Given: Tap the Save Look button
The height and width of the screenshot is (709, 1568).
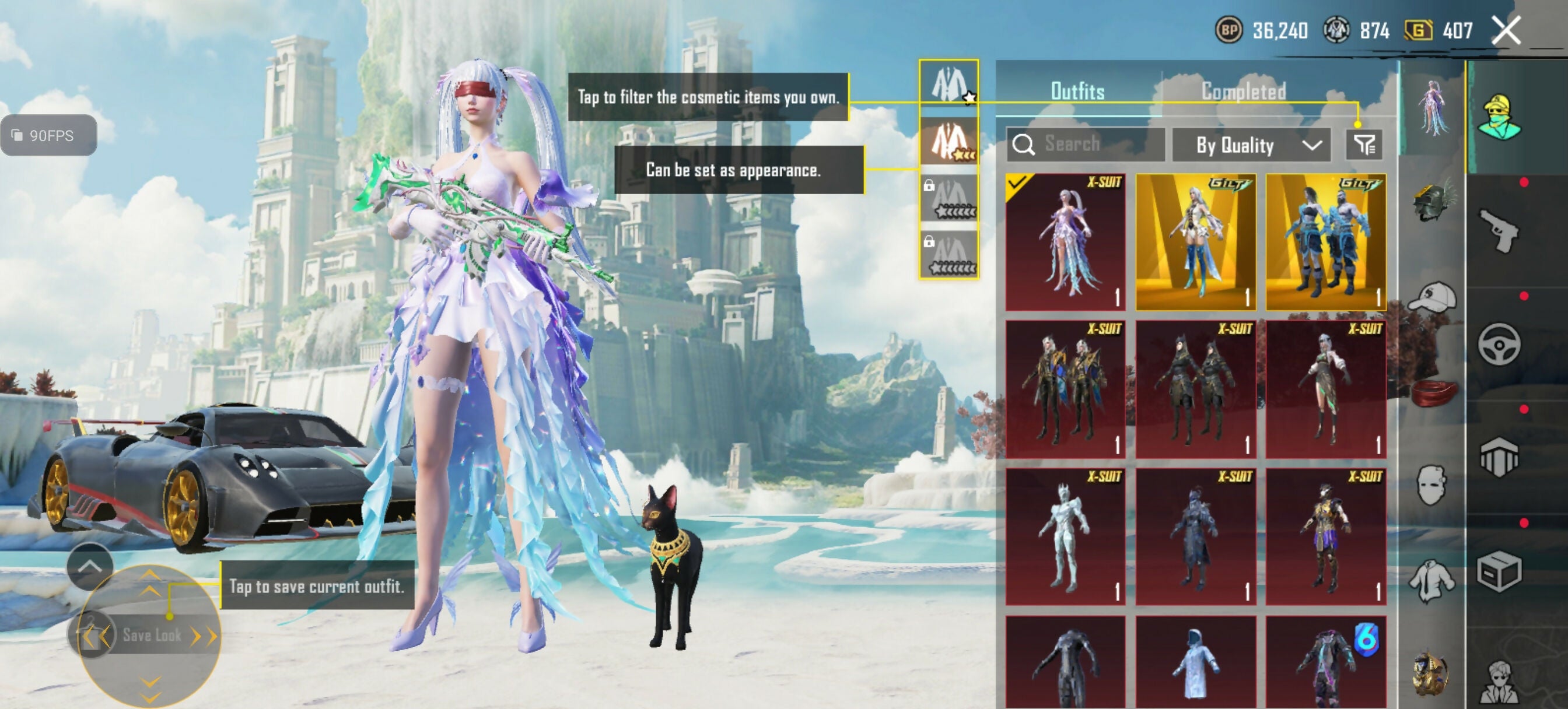Looking at the screenshot, I should point(152,636).
